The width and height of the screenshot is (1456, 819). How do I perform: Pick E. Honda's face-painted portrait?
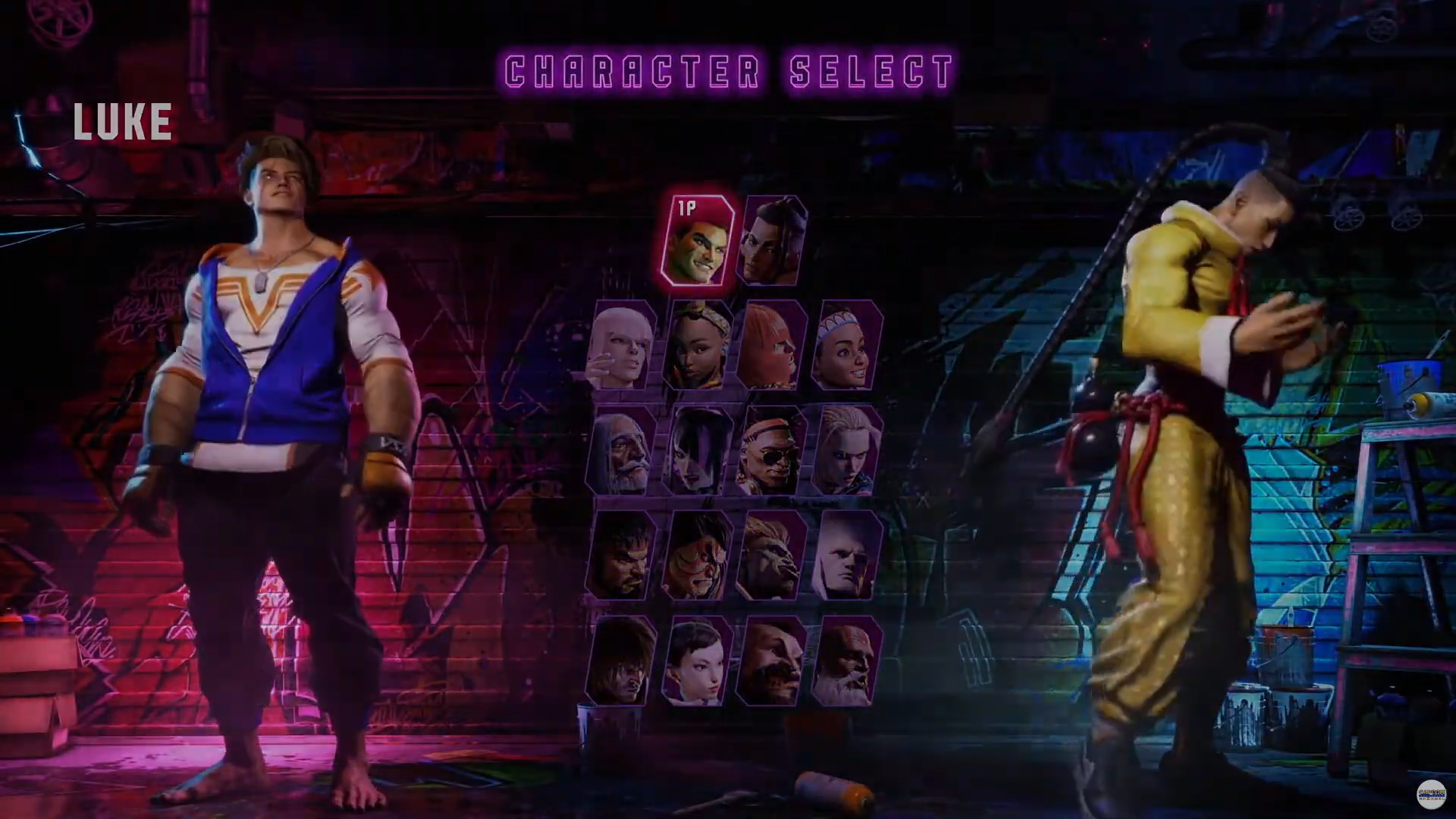696,556
